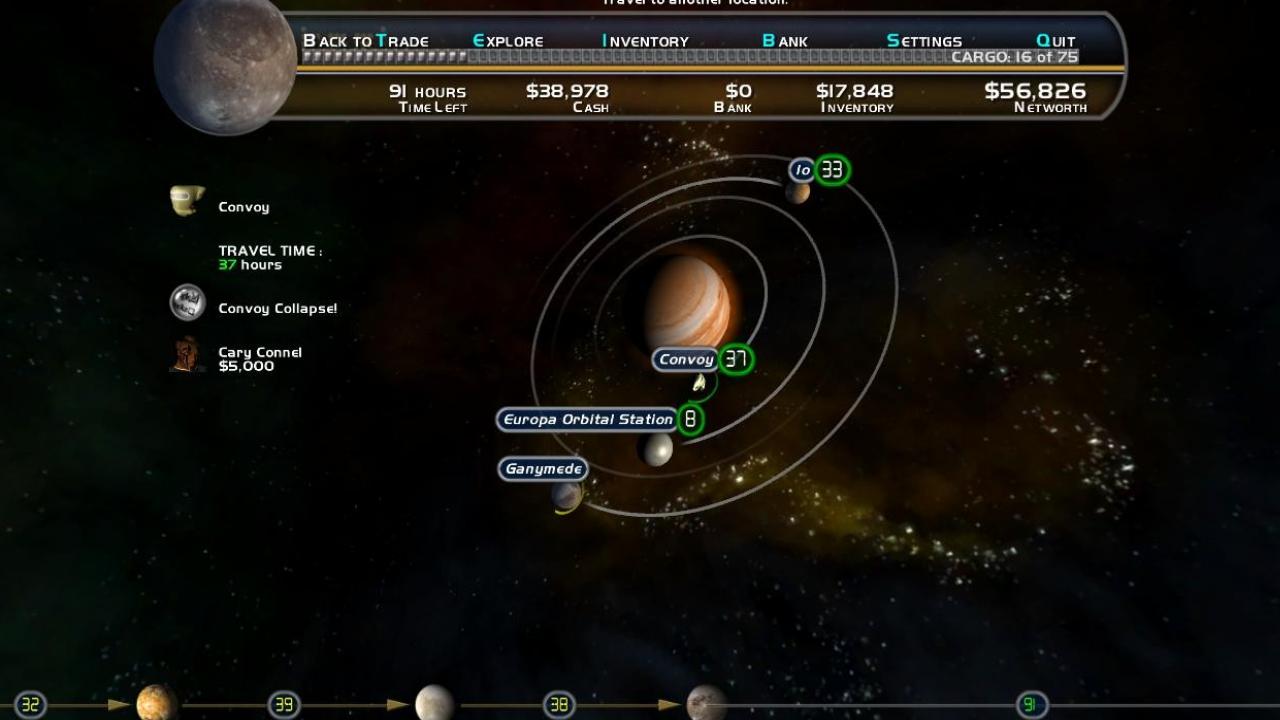Click the Ganymede label on the map
Viewport: 1280px width, 720px height.
(543, 468)
